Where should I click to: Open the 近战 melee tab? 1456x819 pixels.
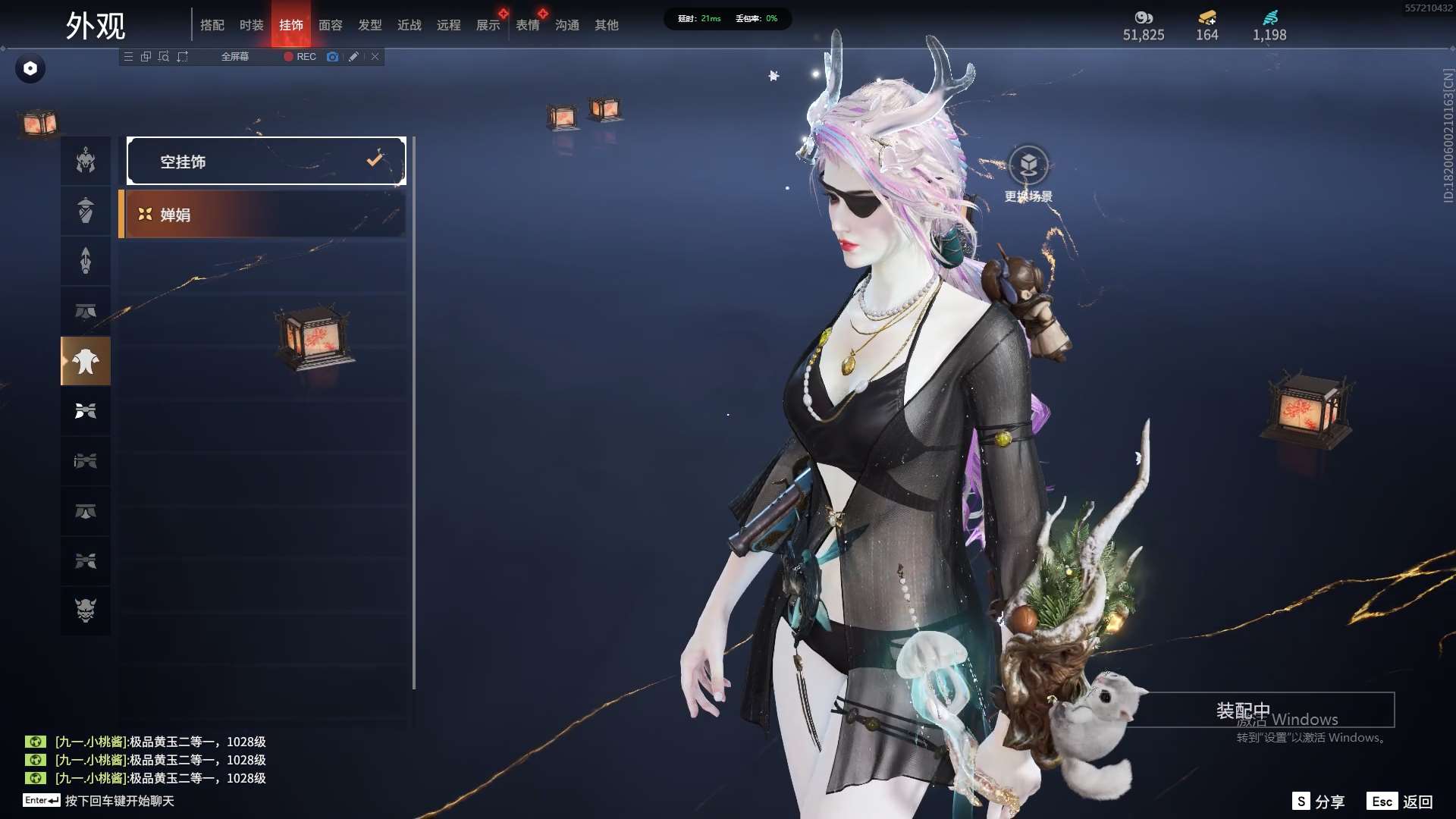click(409, 25)
